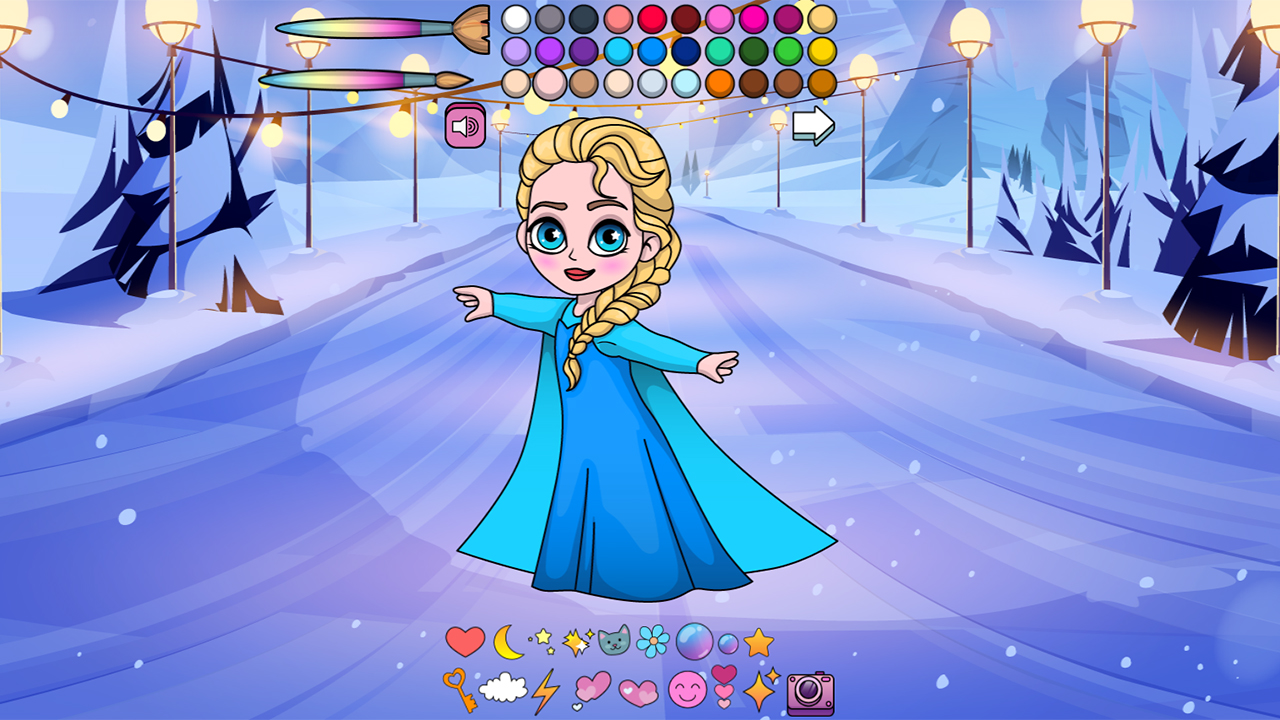Pick the lightning bolt sticker
Image resolution: width=1280 pixels, height=720 pixels.
[547, 691]
